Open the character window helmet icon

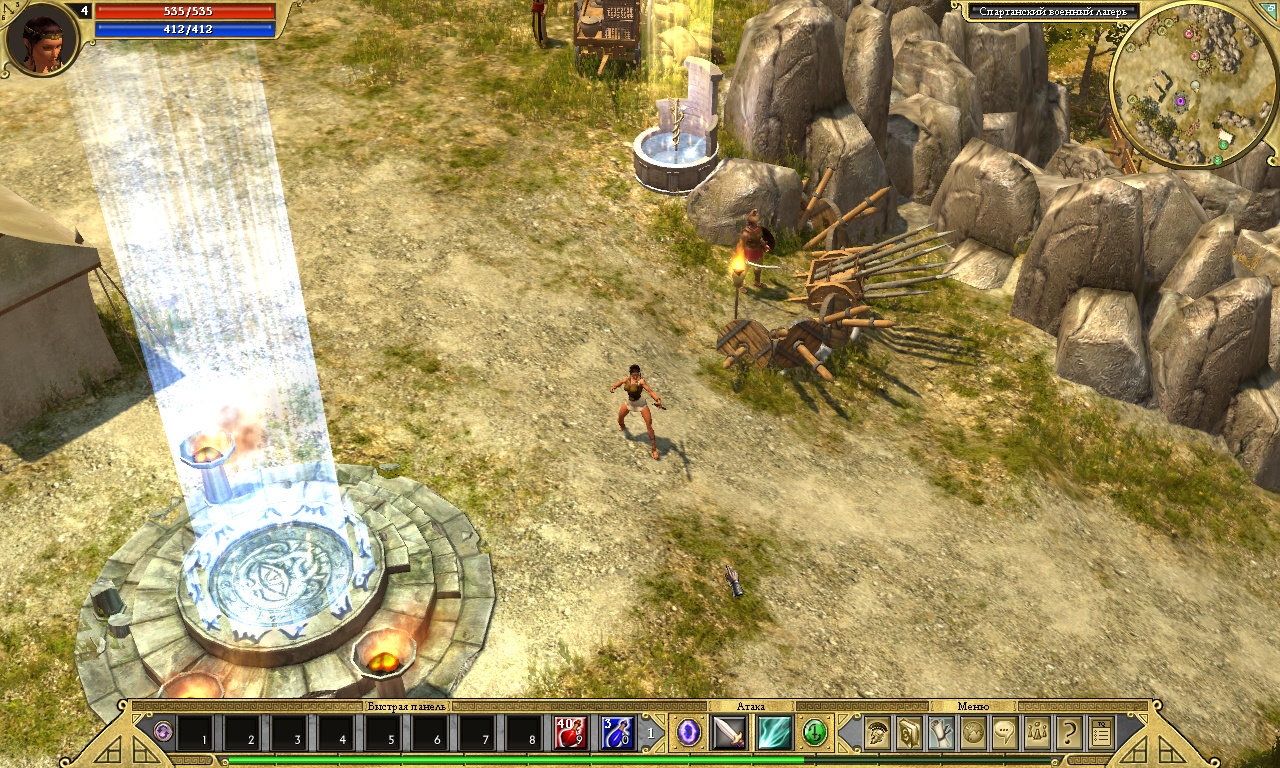point(878,733)
